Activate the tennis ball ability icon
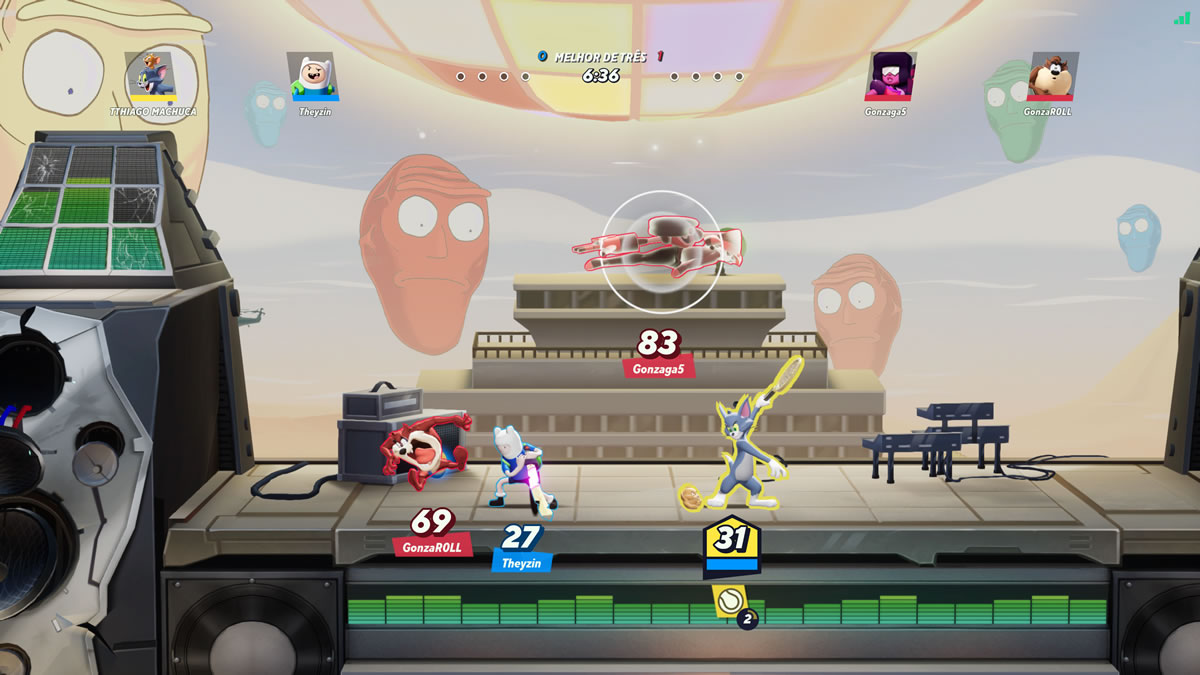The height and width of the screenshot is (675, 1200). 729,601
